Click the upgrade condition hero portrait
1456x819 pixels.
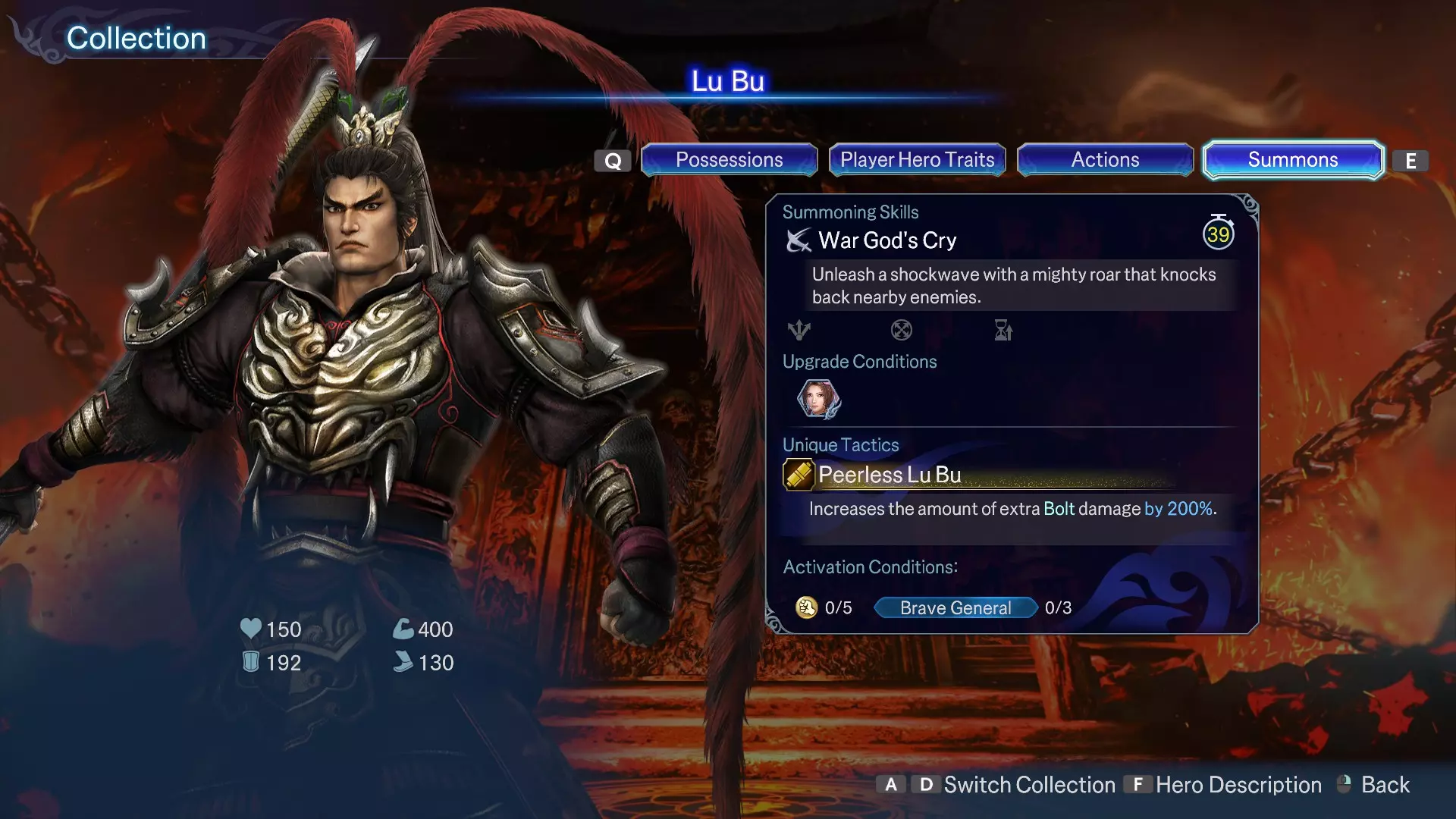[x=818, y=399]
